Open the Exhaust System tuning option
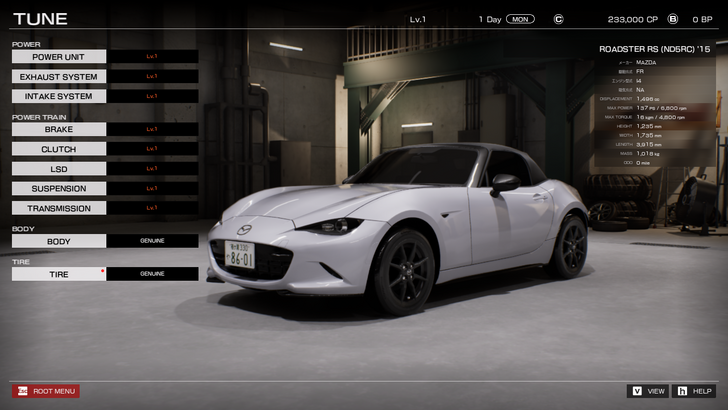Screen dimensions: 728x410 pyautogui.click(x=59, y=77)
